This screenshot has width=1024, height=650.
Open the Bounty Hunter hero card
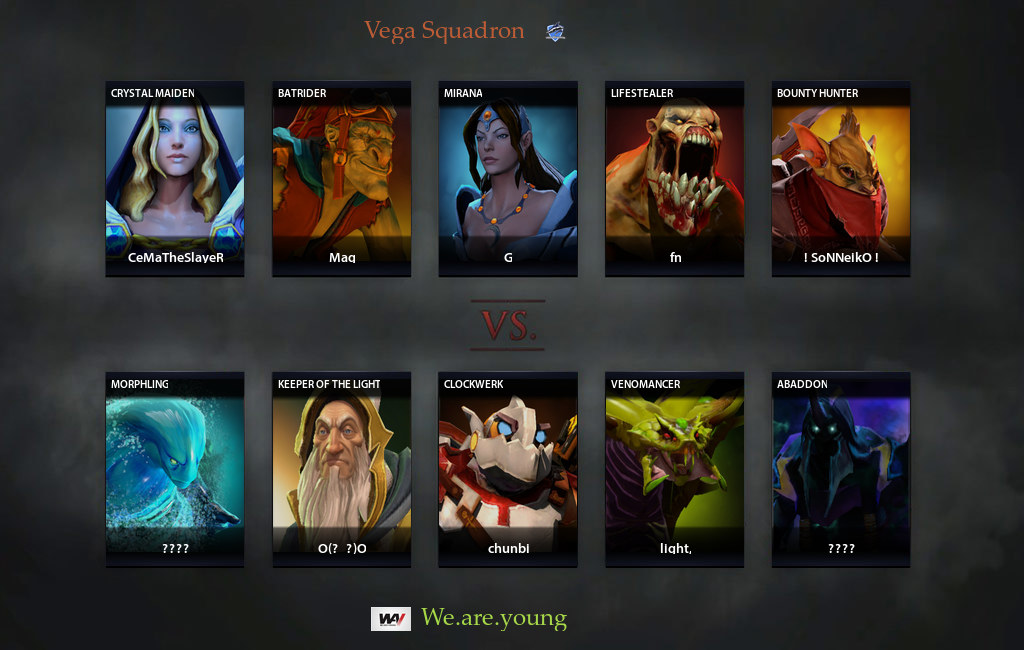(x=841, y=179)
